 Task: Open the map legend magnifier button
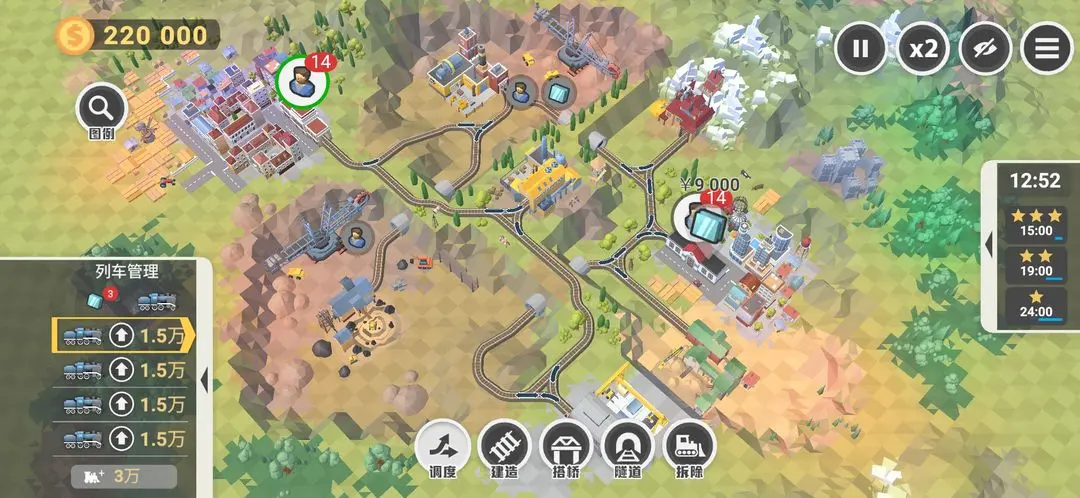coord(101,107)
